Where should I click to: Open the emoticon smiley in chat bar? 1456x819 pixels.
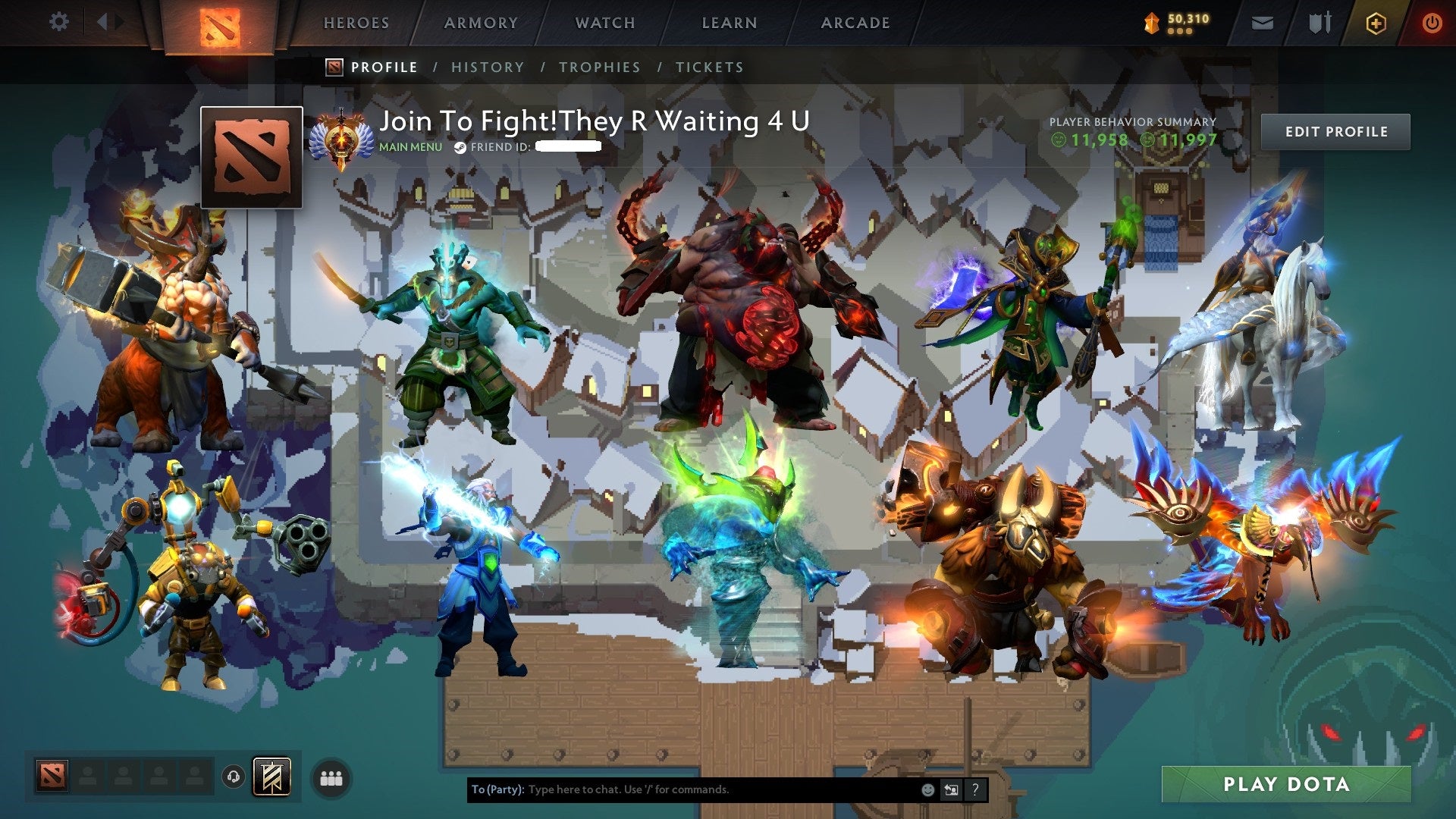[x=927, y=789]
